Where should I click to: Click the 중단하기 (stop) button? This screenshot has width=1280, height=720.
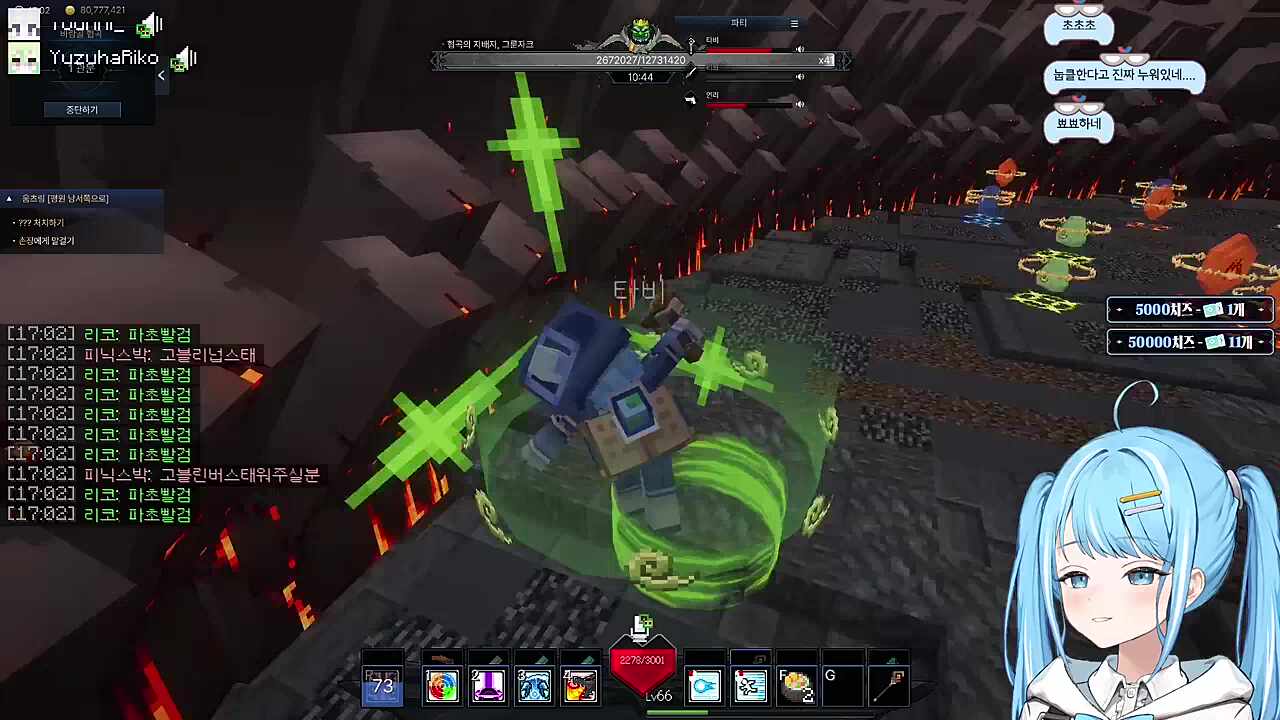tap(82, 109)
